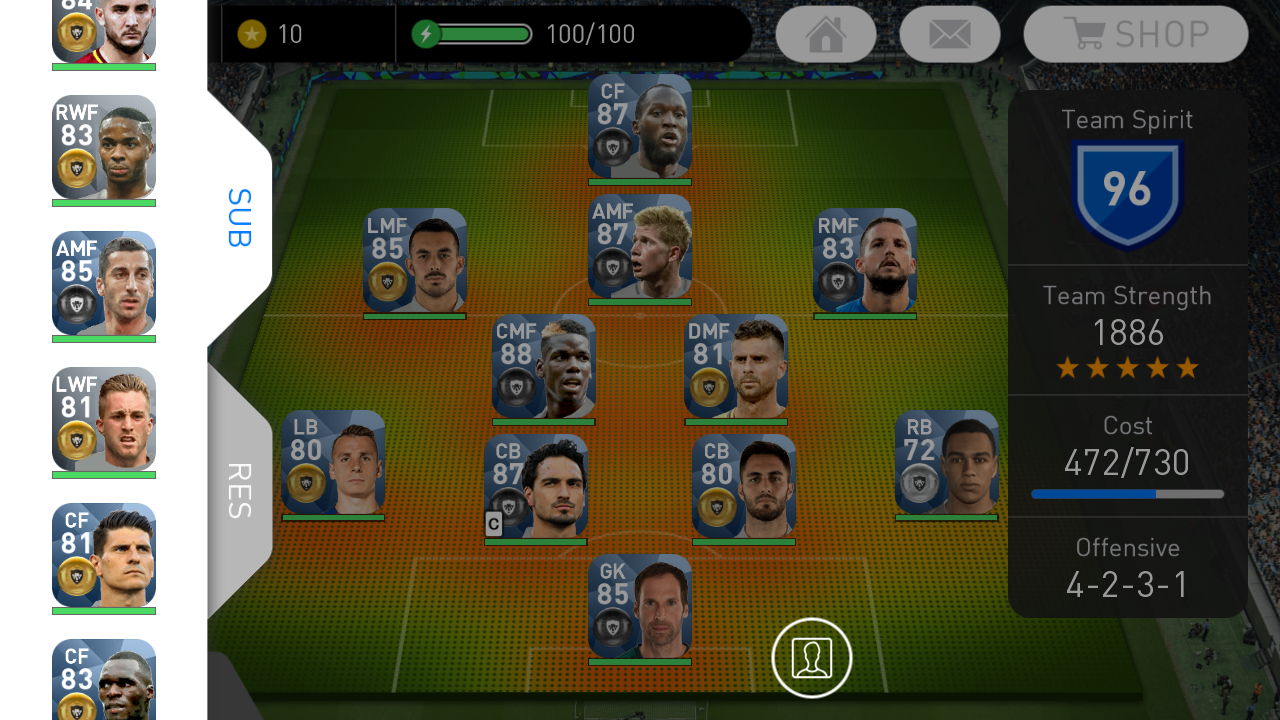Select substitute LWF 81 card
This screenshot has height=720, width=1280.
104,419
